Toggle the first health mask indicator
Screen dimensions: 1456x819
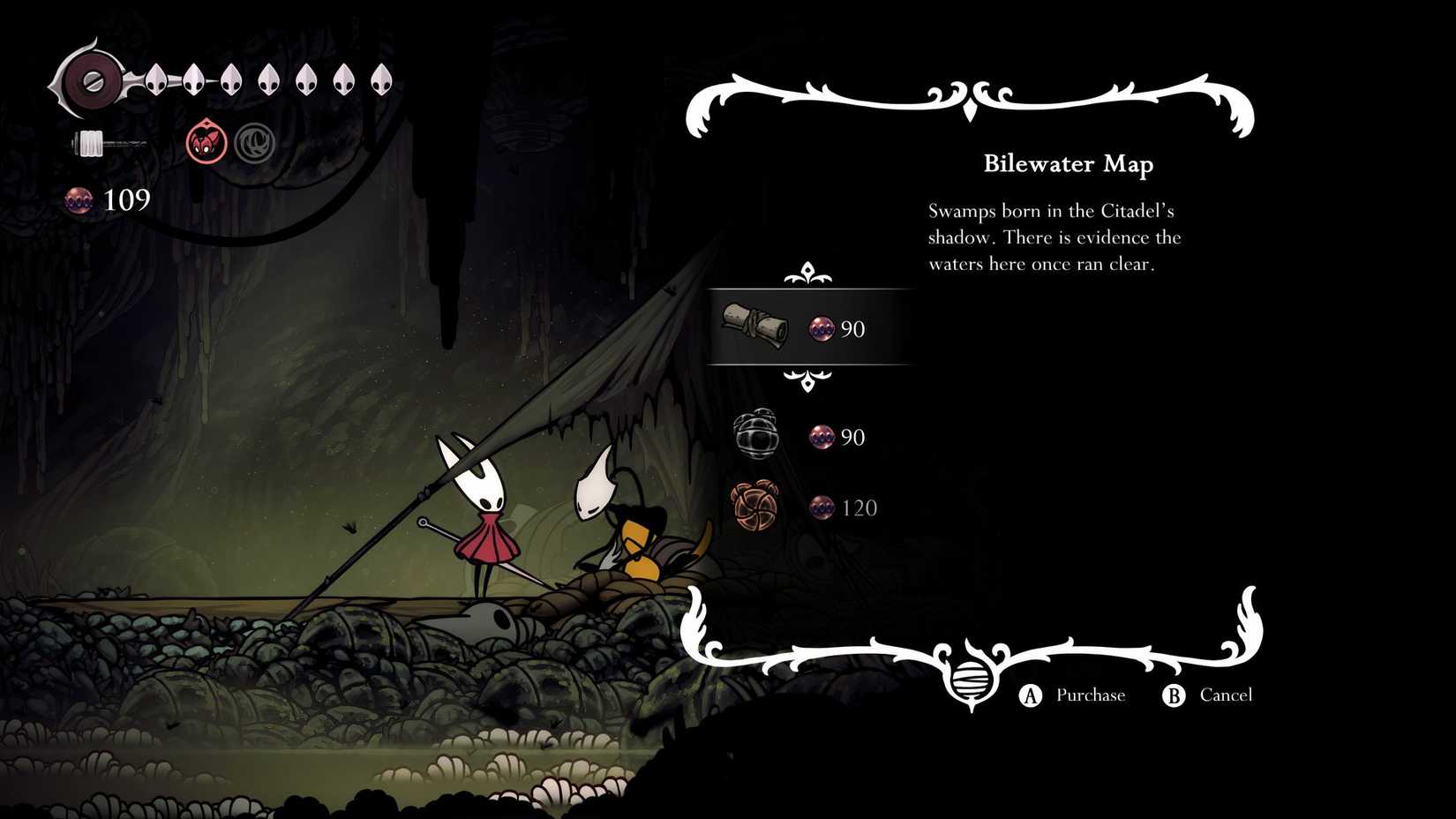[x=157, y=78]
